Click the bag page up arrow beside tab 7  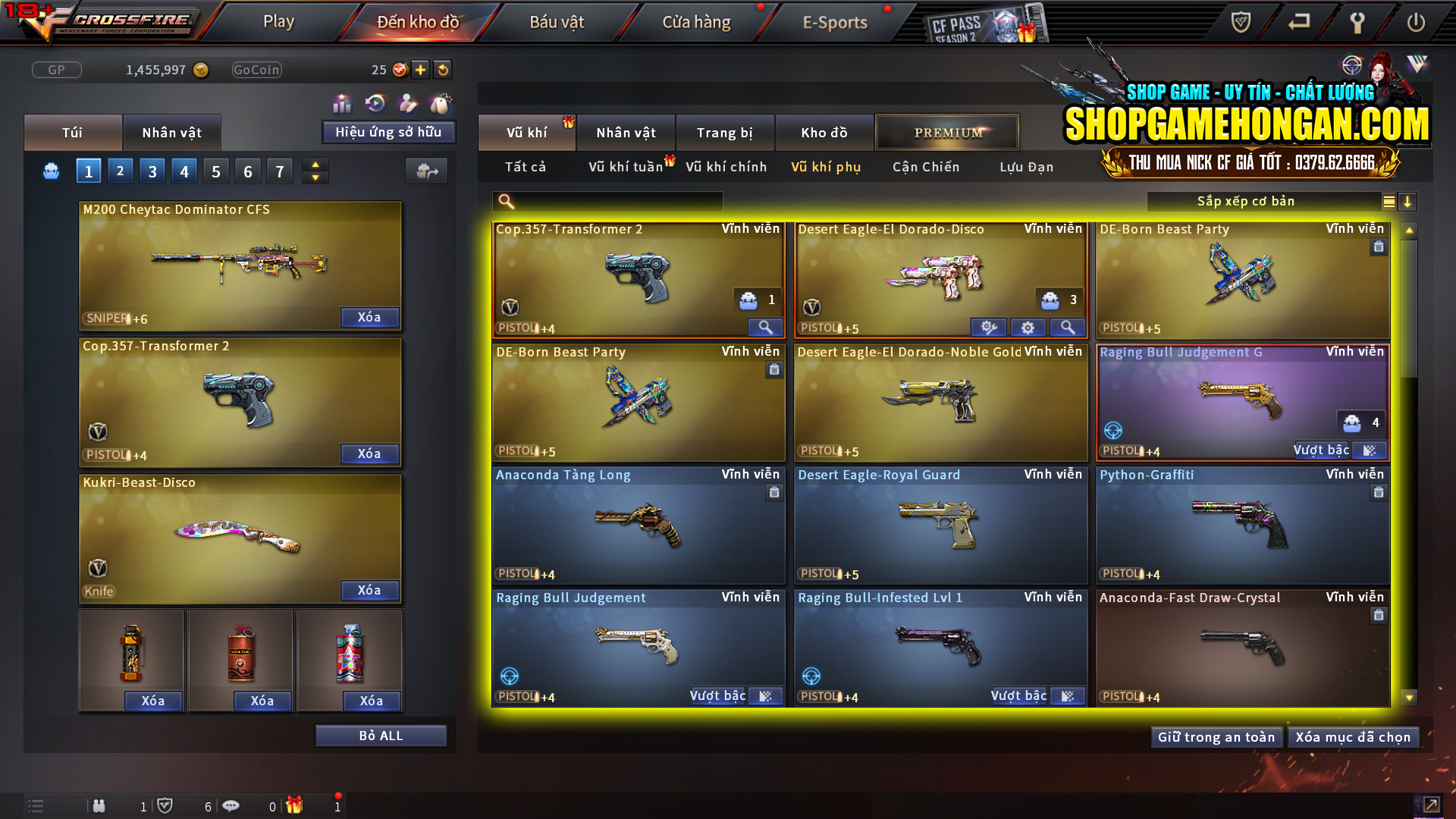[315, 165]
